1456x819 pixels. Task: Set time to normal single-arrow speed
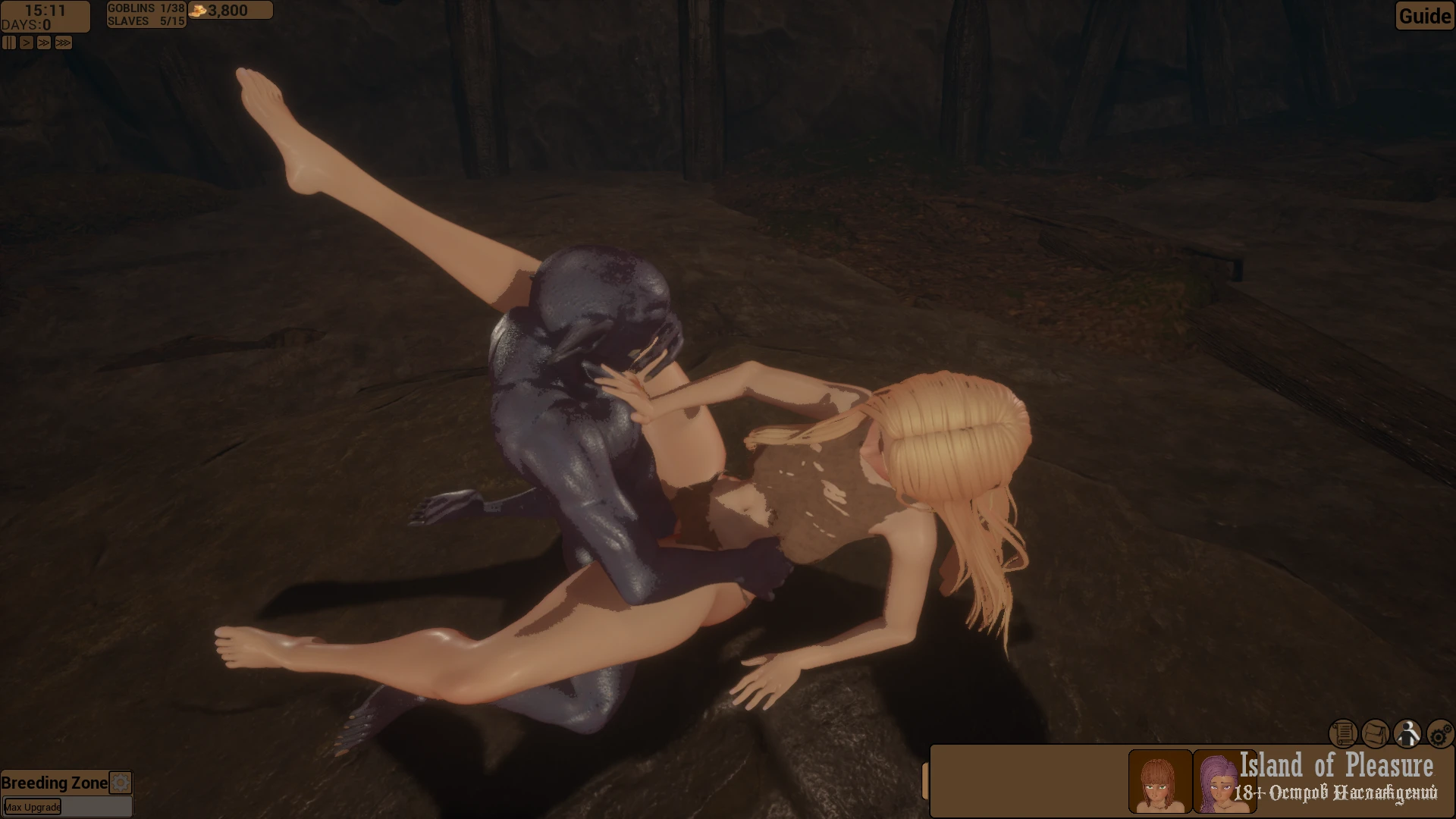(27, 43)
